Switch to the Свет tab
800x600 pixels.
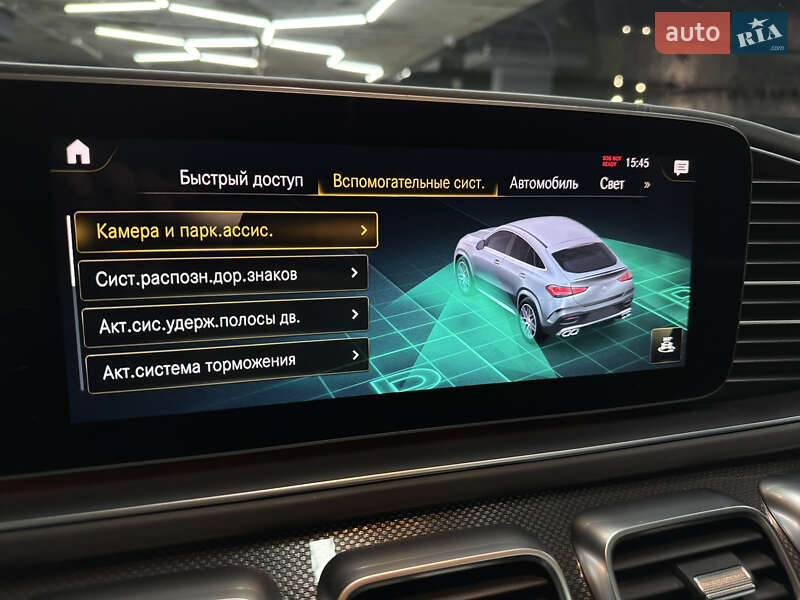[612, 184]
